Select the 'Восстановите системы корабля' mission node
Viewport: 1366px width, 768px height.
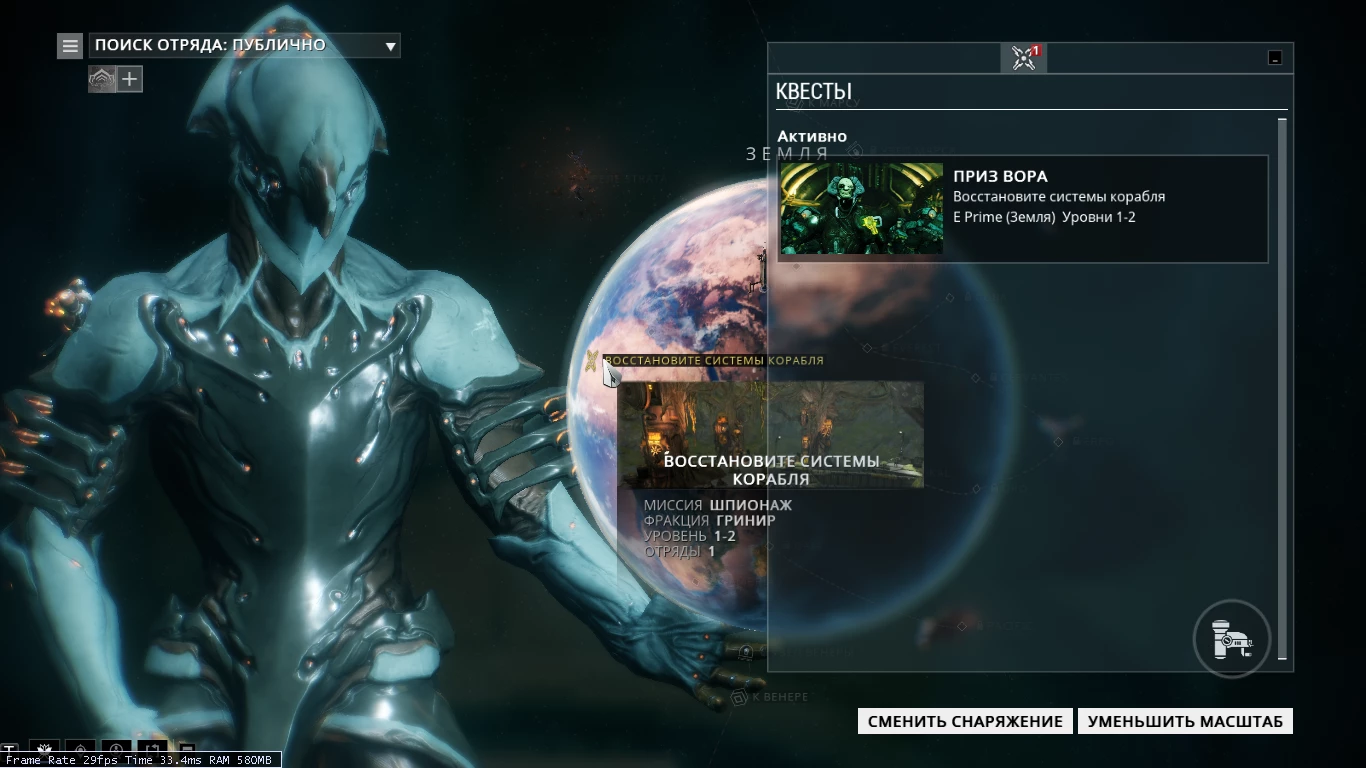(x=593, y=360)
